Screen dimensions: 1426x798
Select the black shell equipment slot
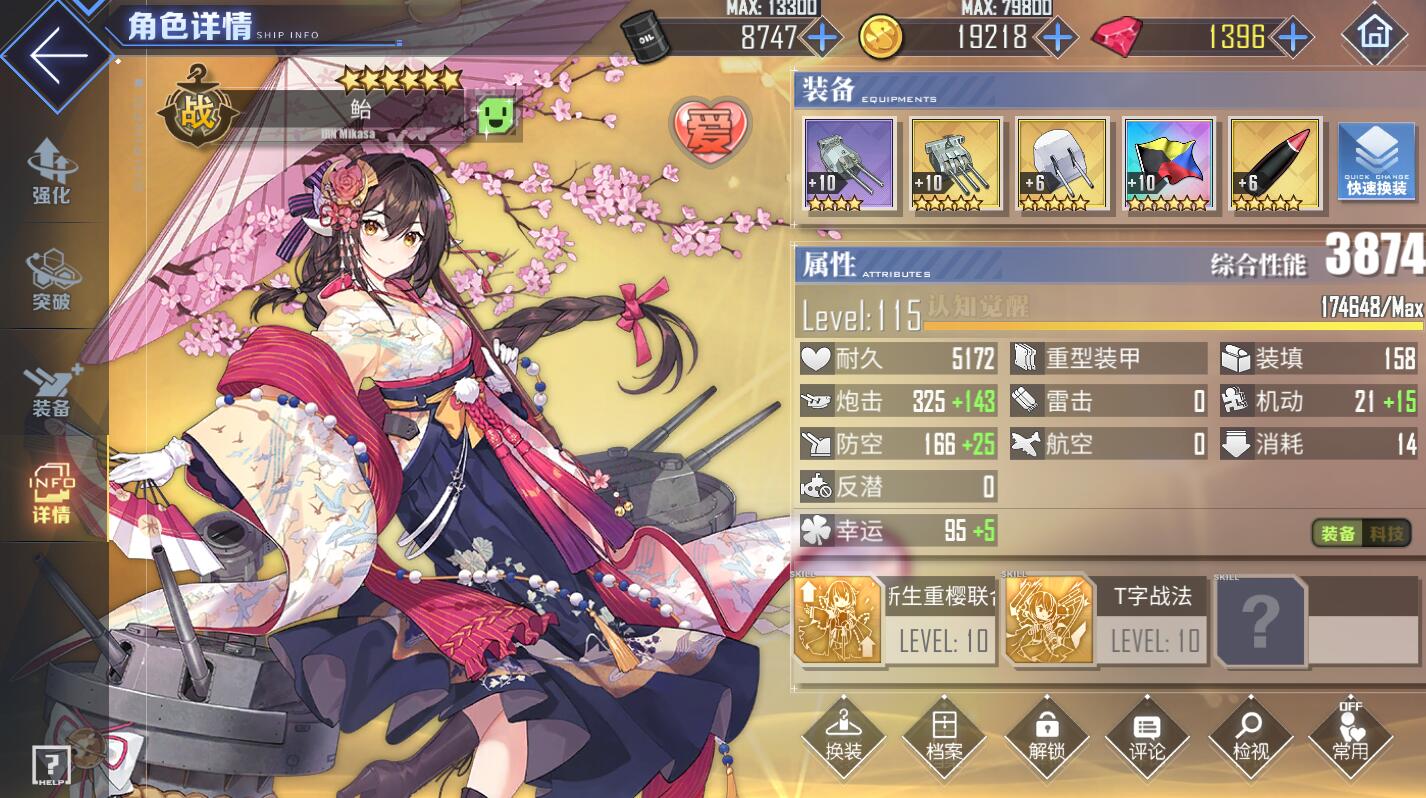click(1274, 164)
